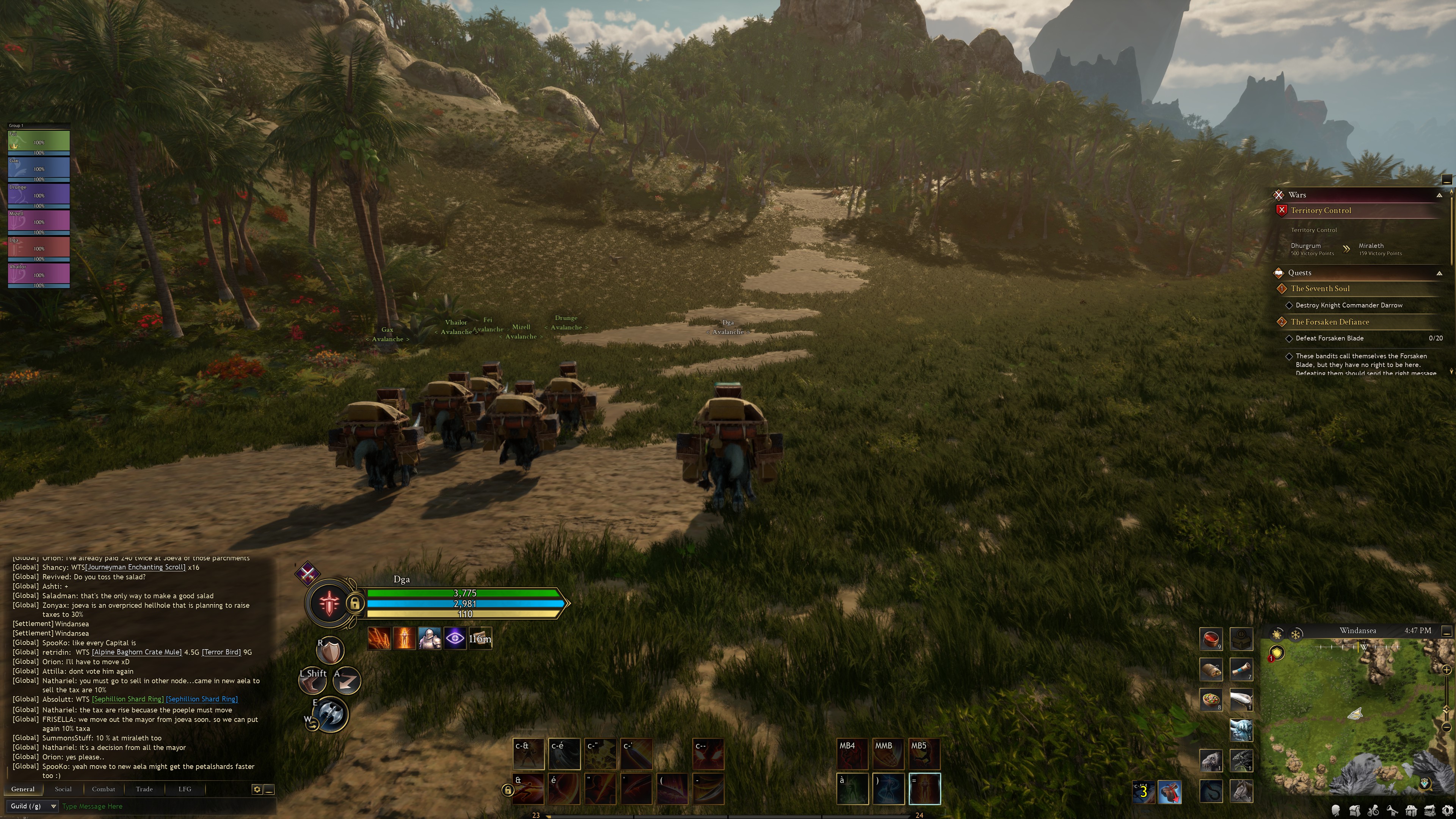Use the blue-banded scroll item

(1241, 670)
